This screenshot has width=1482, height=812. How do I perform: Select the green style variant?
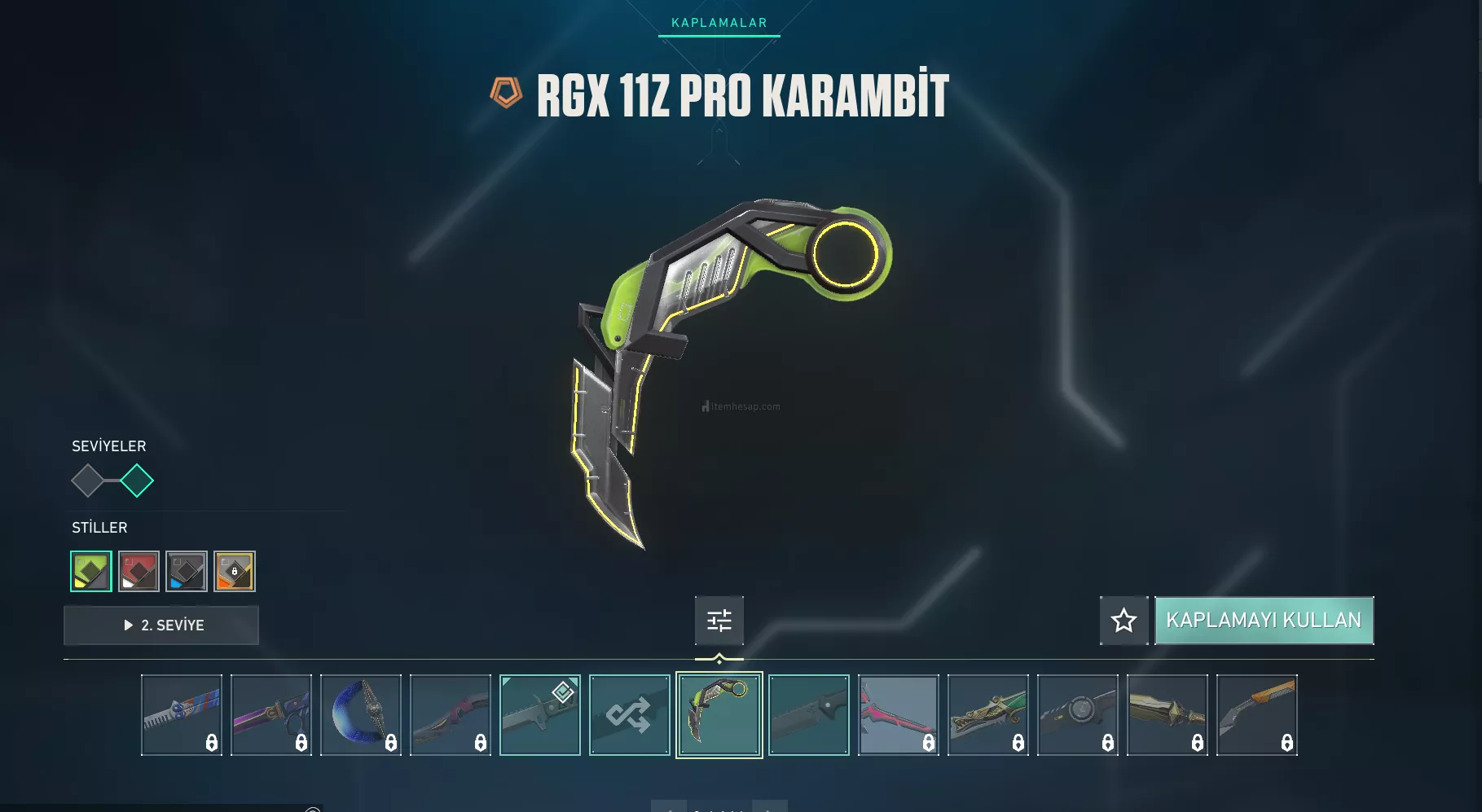91,571
